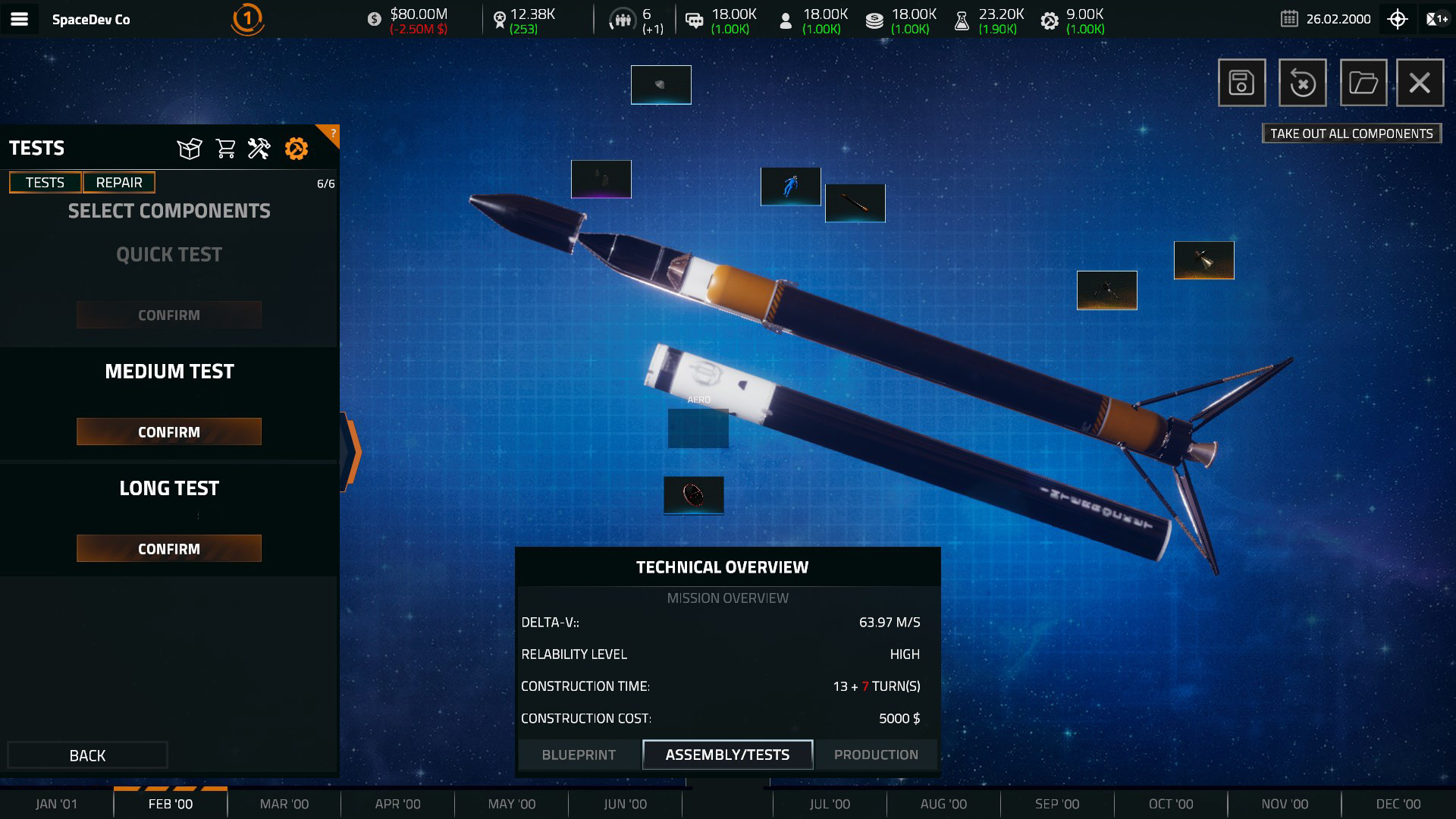Open the hamburger menu beside SpaceDev Co
1456x819 pixels.
click(20, 19)
